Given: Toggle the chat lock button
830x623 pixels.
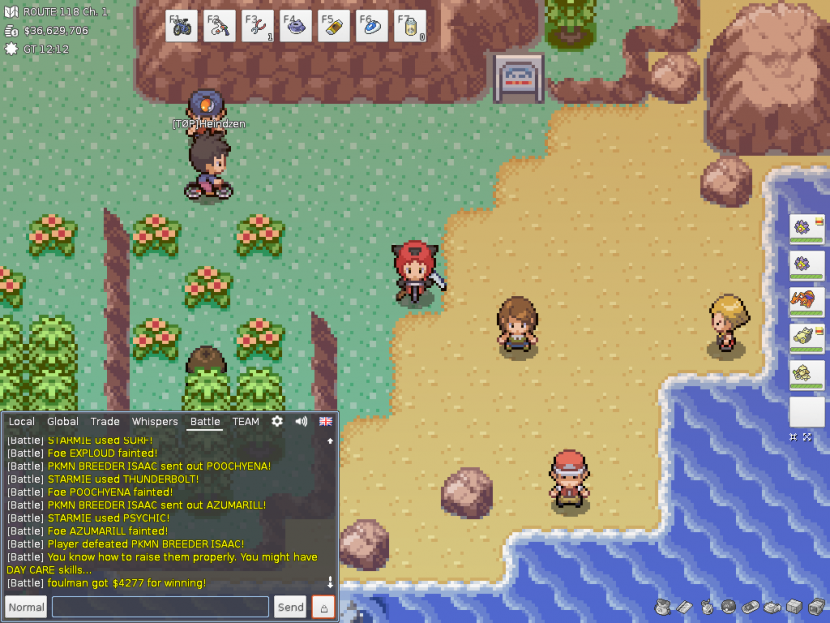Looking at the screenshot, I should coord(323,607).
